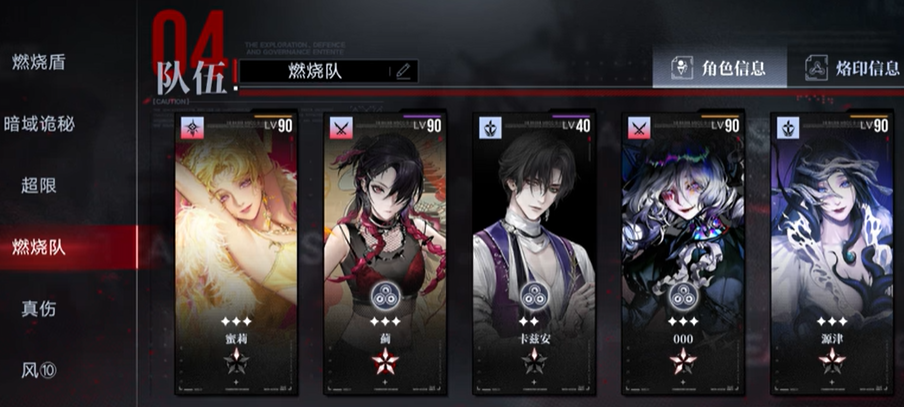The image size is (904, 407).
Task: Open the 烙印信息 tab
Action: [850, 68]
